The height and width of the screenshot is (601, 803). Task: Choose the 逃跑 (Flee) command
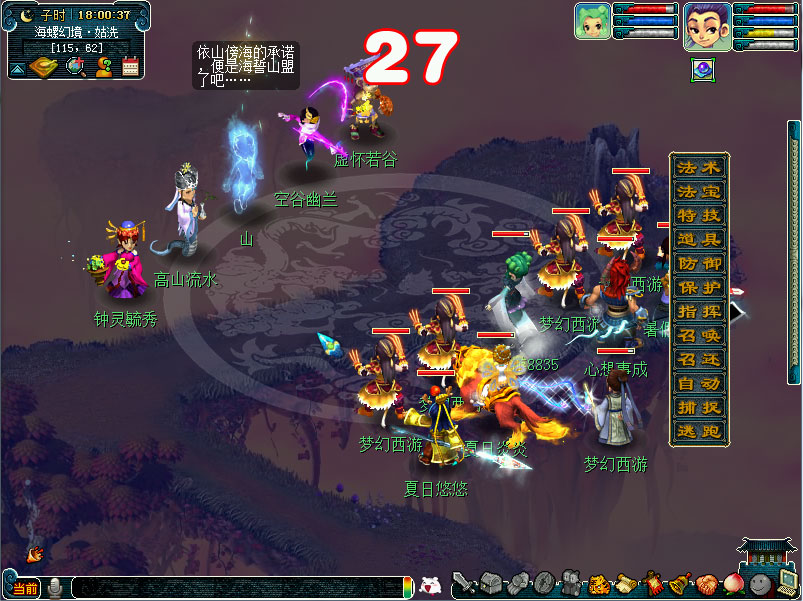click(x=698, y=431)
